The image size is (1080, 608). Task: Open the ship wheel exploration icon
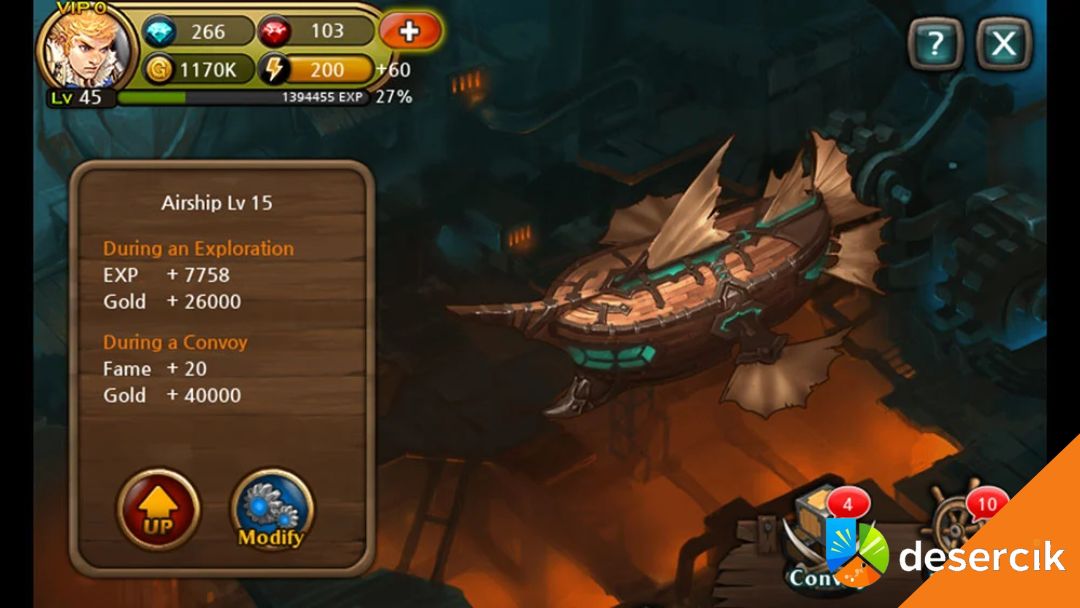click(x=960, y=528)
